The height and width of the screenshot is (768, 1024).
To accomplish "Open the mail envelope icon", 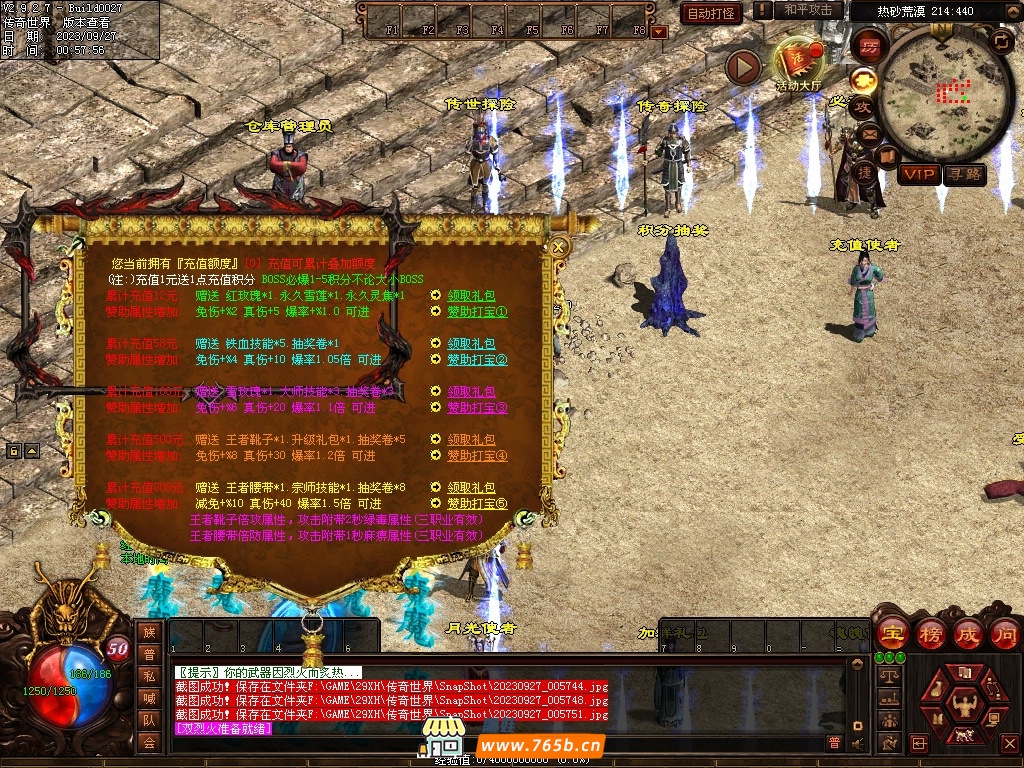I will tap(869, 134).
